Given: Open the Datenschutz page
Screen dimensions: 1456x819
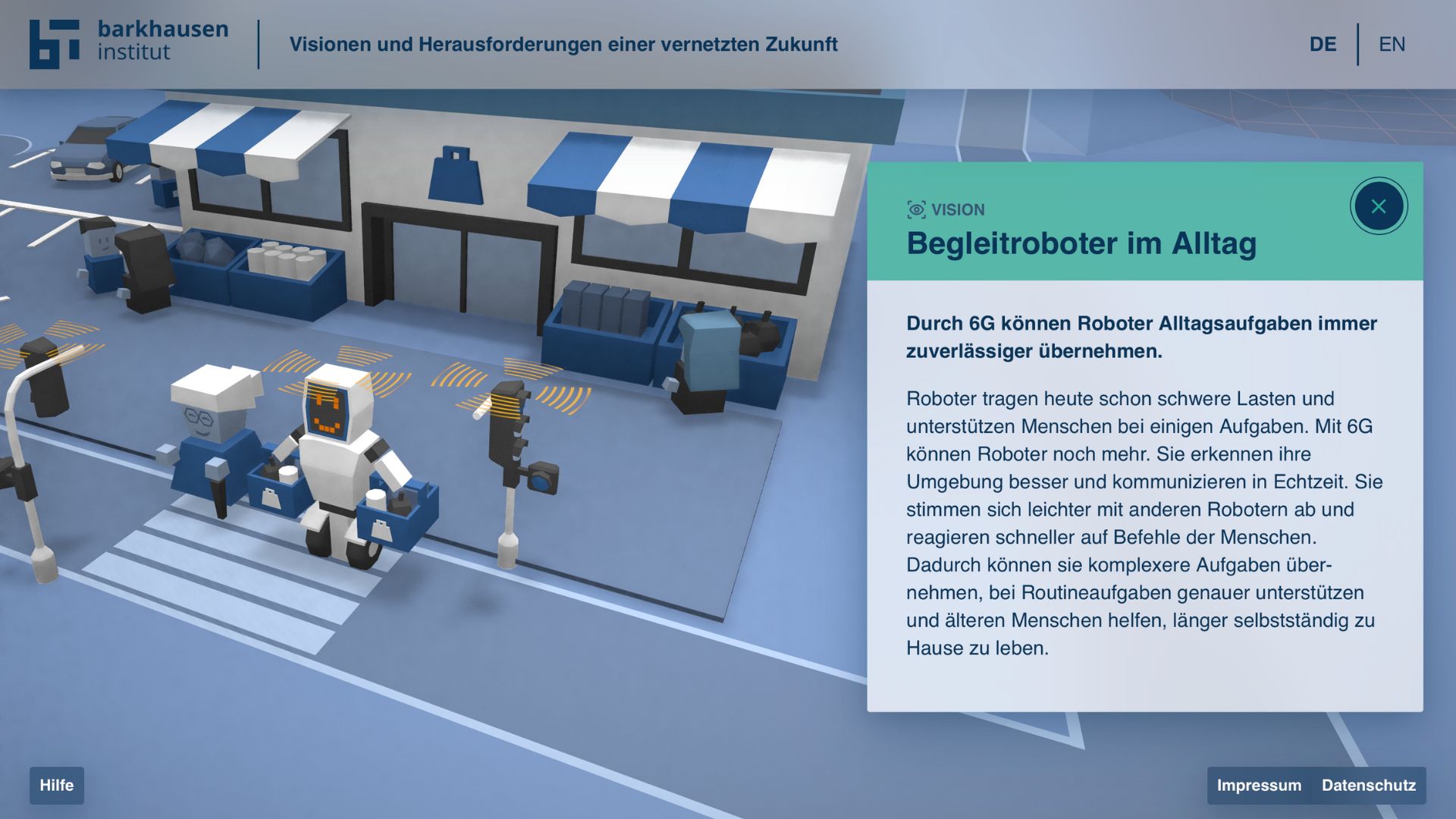Looking at the screenshot, I should click(x=1370, y=786).
